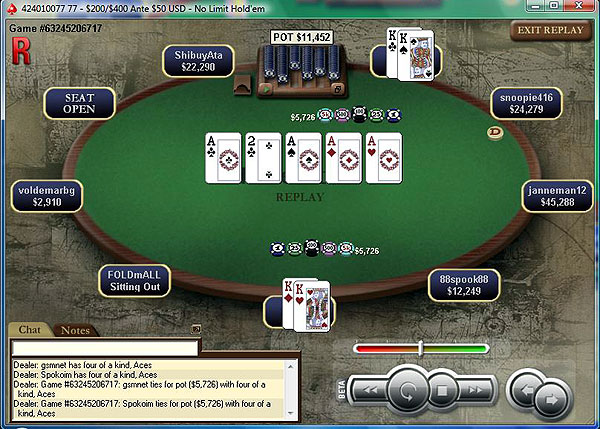Select player ShibuyAta's nameplate

point(199,61)
